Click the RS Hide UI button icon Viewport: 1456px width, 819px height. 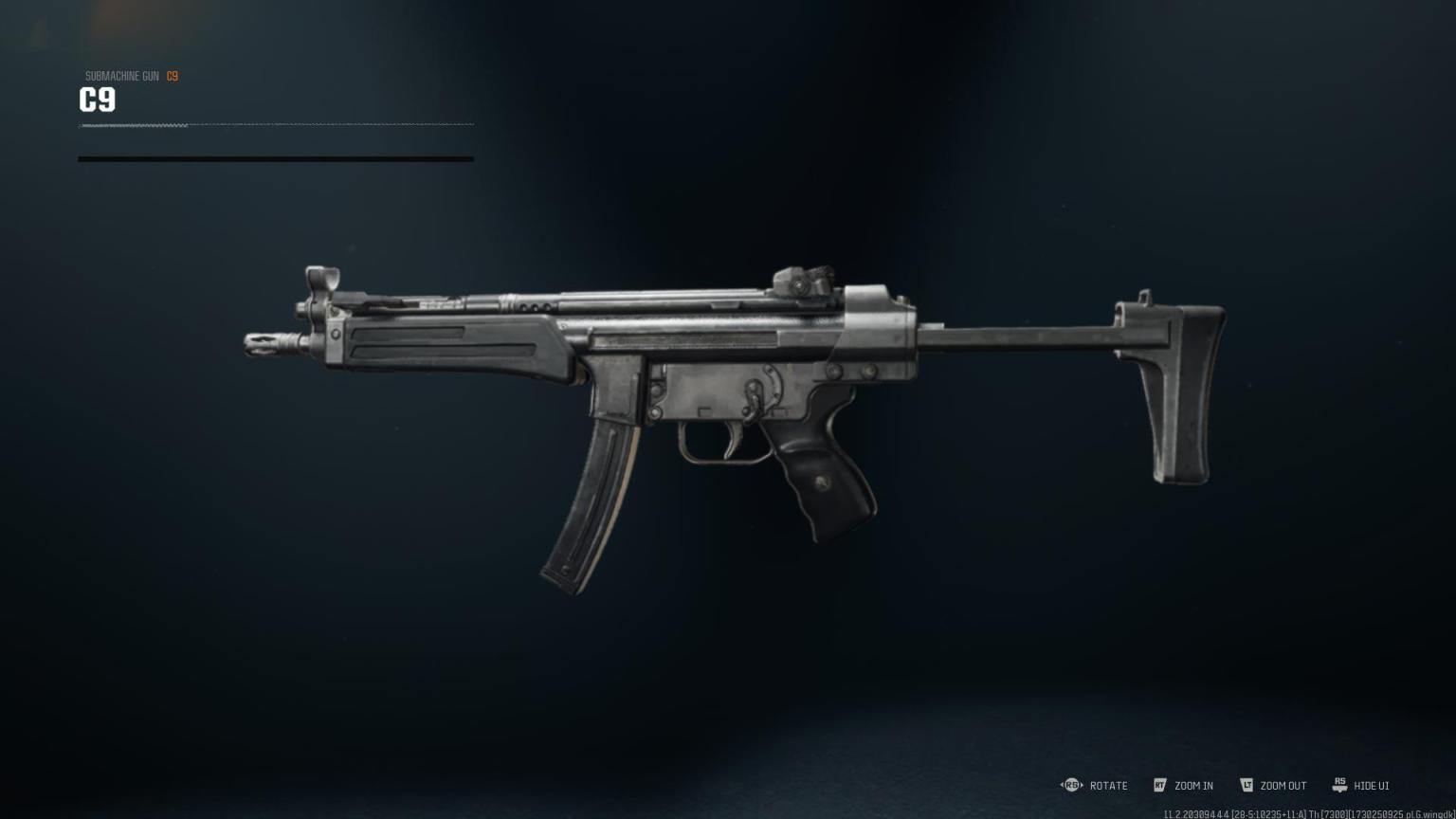pyautogui.click(x=1339, y=785)
